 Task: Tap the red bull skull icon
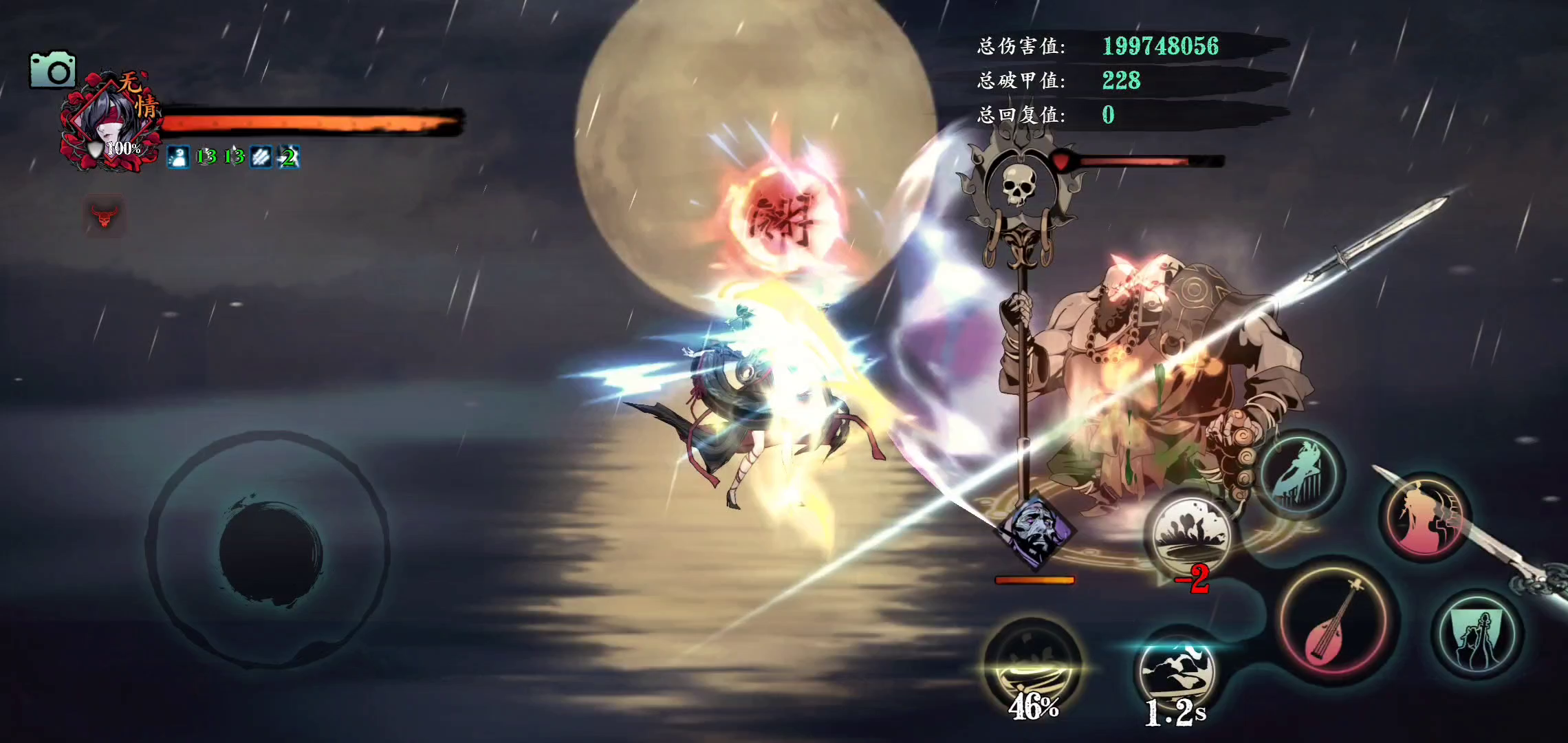pos(105,217)
